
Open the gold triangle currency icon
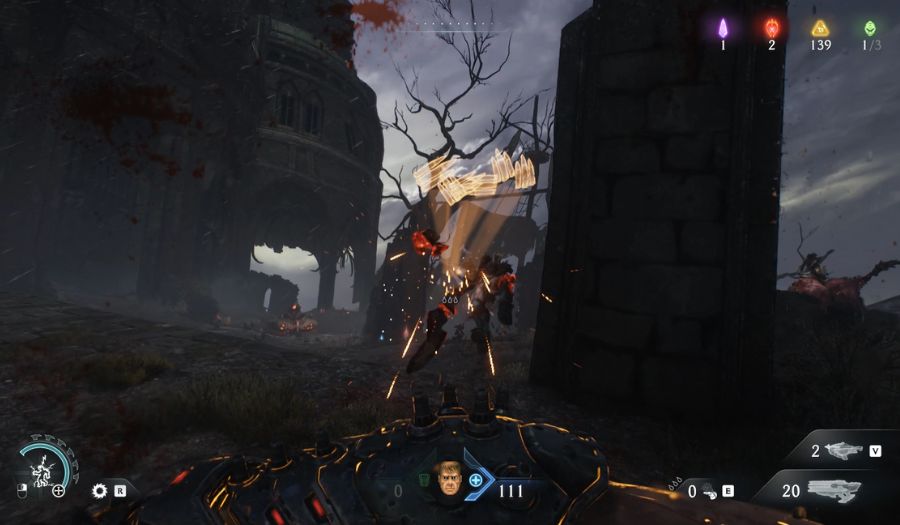pos(821,27)
